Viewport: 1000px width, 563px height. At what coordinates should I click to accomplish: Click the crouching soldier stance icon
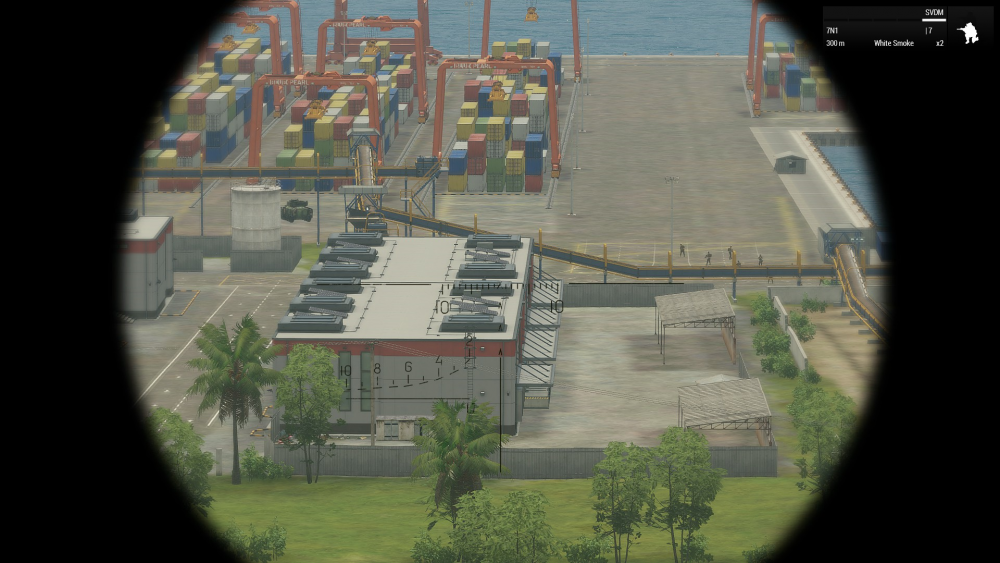point(967,33)
